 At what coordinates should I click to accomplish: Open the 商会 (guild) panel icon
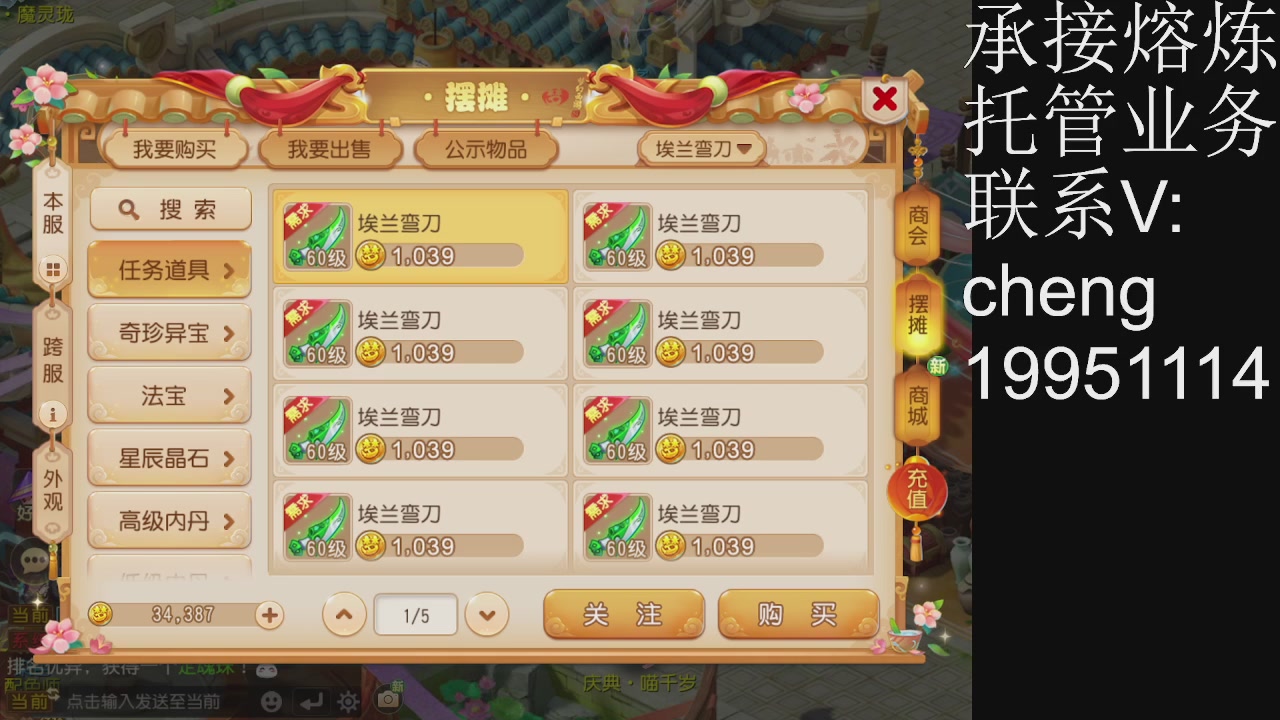[916, 228]
